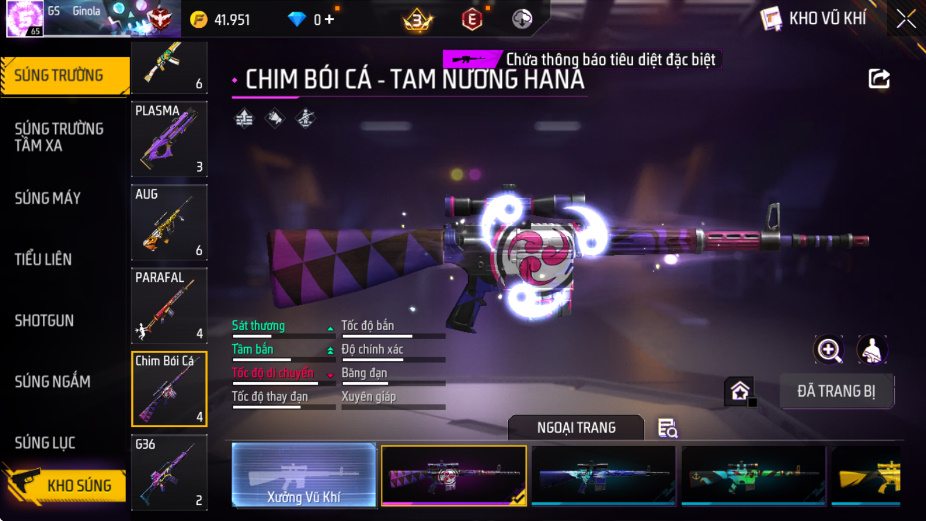
Task: Open the Súng Lục category
Action: coord(45,443)
